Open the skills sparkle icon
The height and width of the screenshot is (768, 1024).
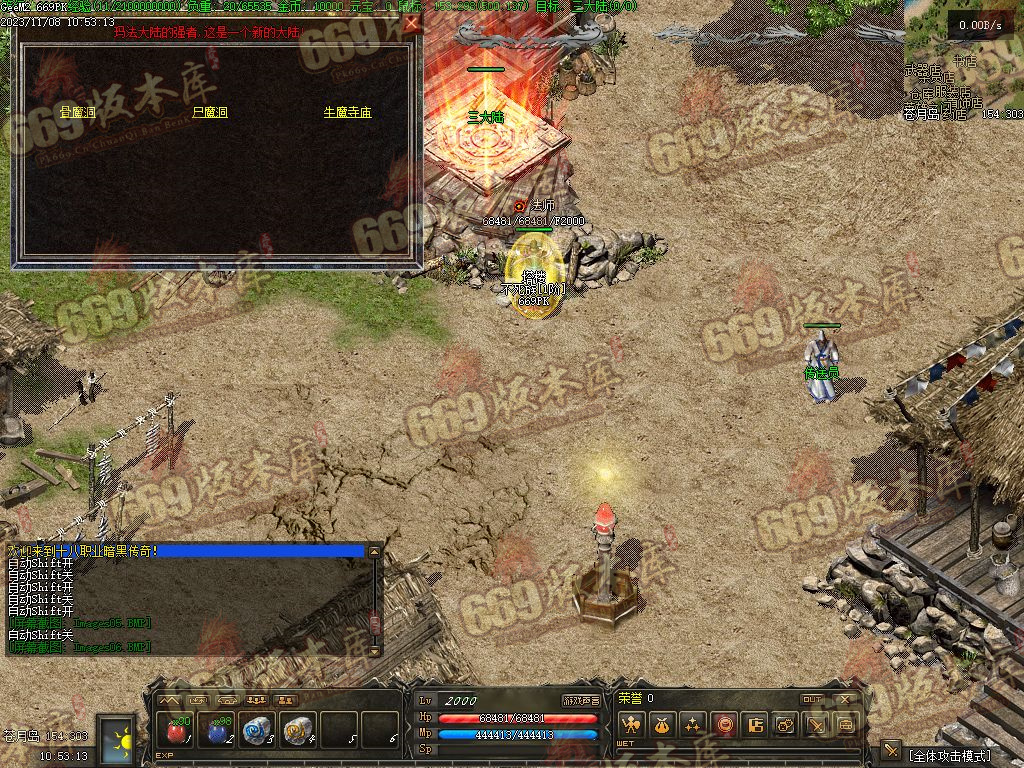pos(693,725)
